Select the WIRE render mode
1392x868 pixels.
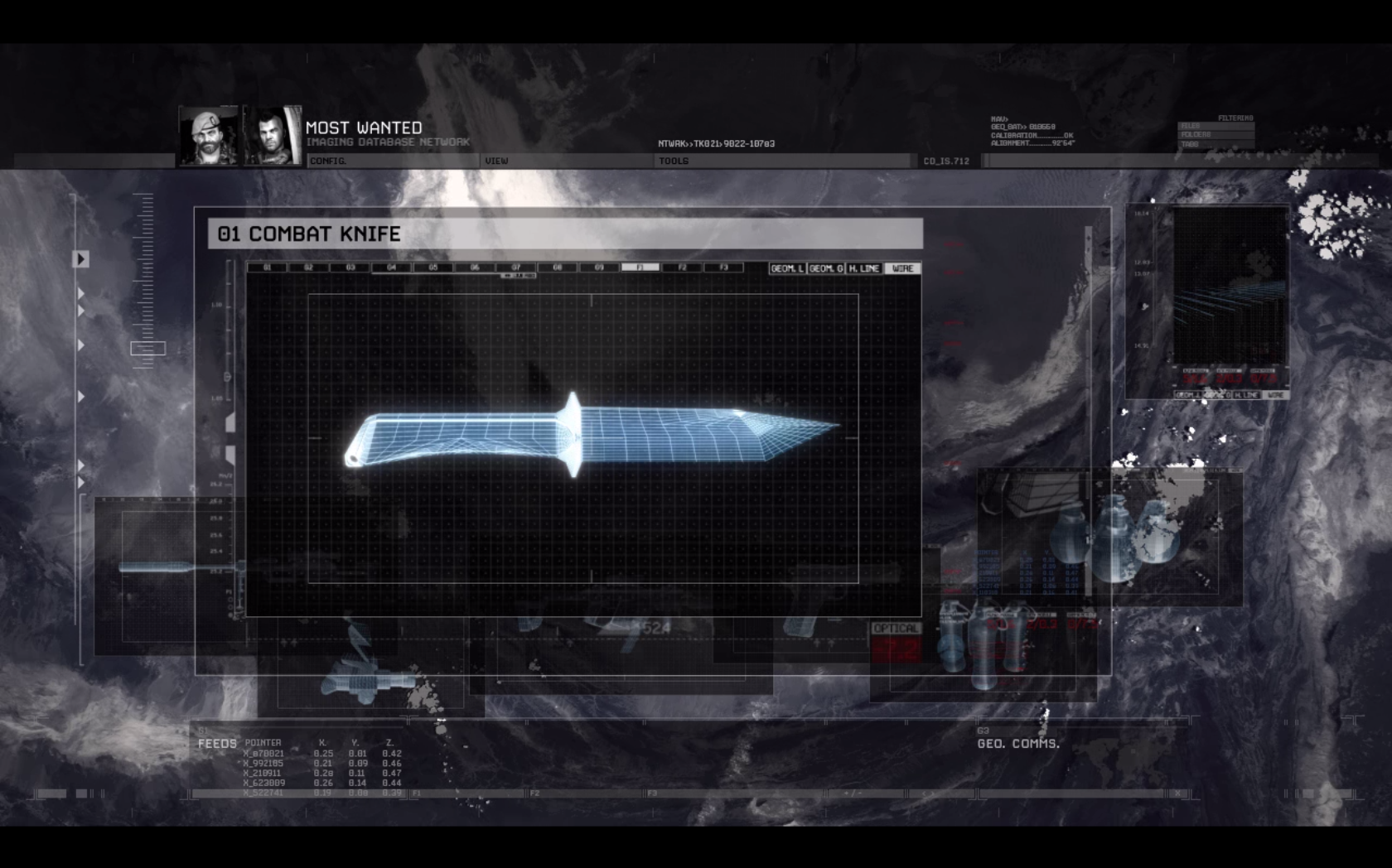pyautogui.click(x=902, y=268)
